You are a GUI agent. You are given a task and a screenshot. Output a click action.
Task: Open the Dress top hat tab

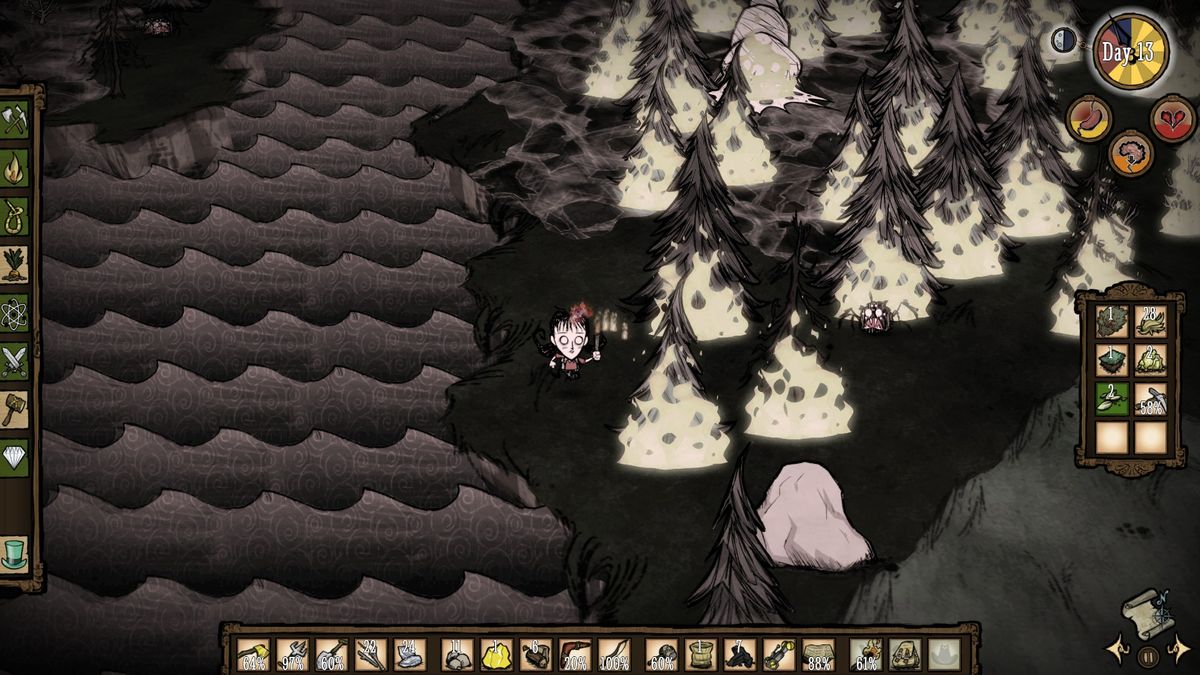[14, 553]
